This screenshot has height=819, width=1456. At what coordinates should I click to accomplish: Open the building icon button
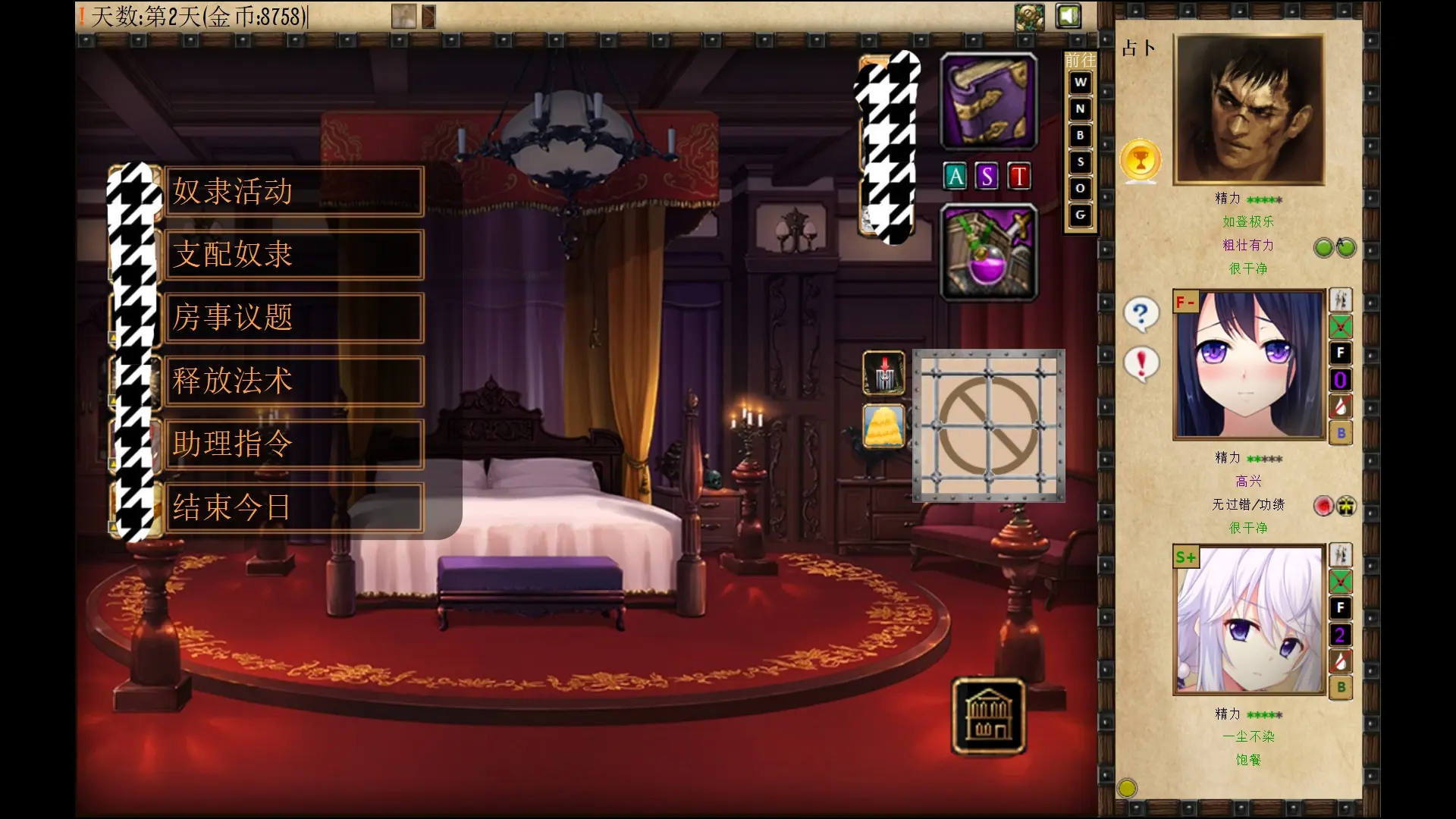[x=988, y=716]
